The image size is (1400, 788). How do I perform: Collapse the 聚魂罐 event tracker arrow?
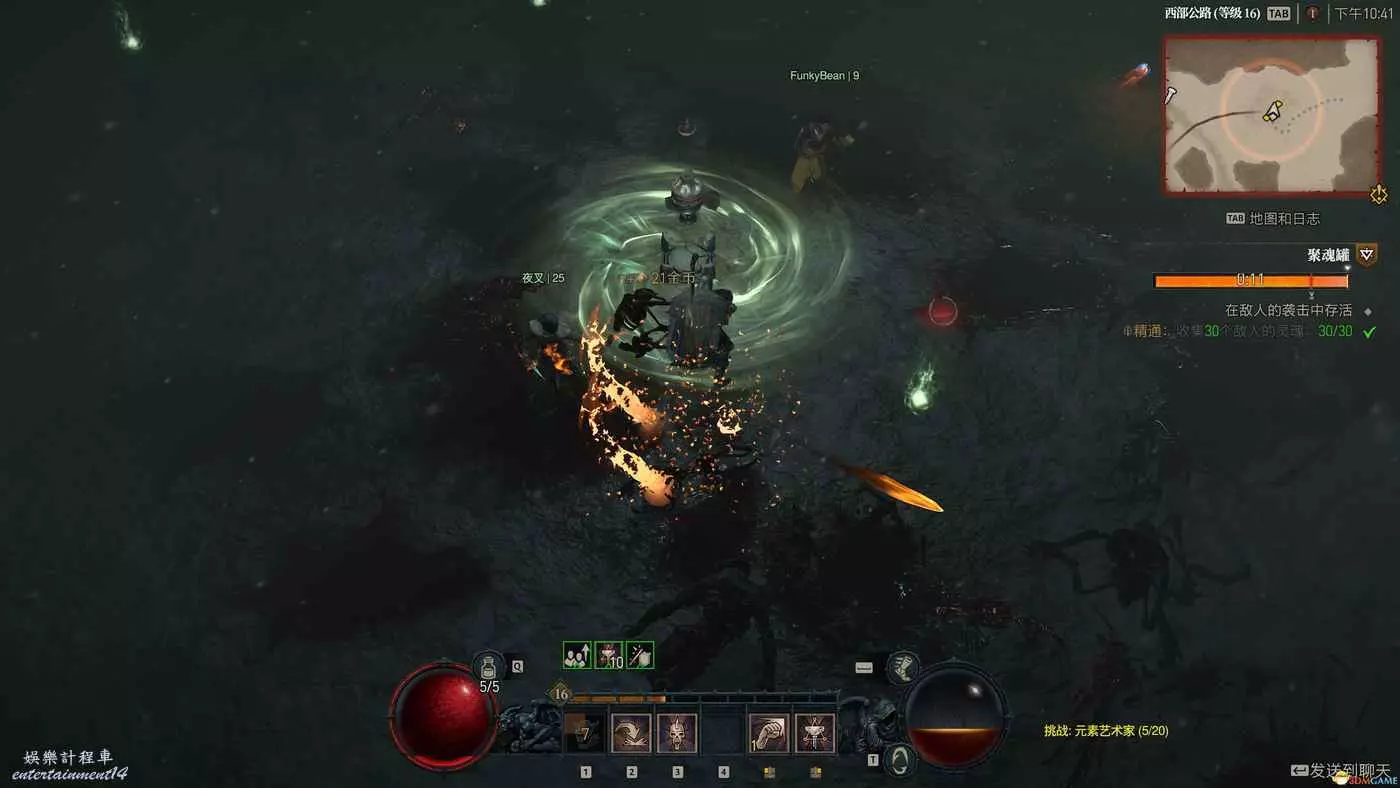tap(1367, 255)
